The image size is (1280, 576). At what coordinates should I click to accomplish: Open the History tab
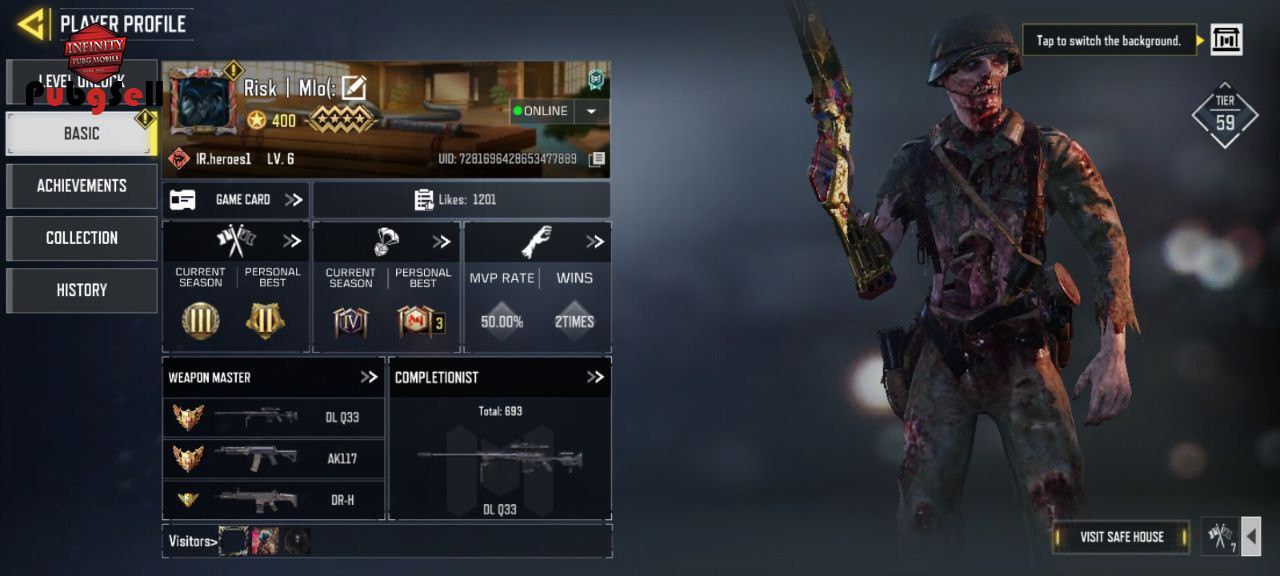81,290
